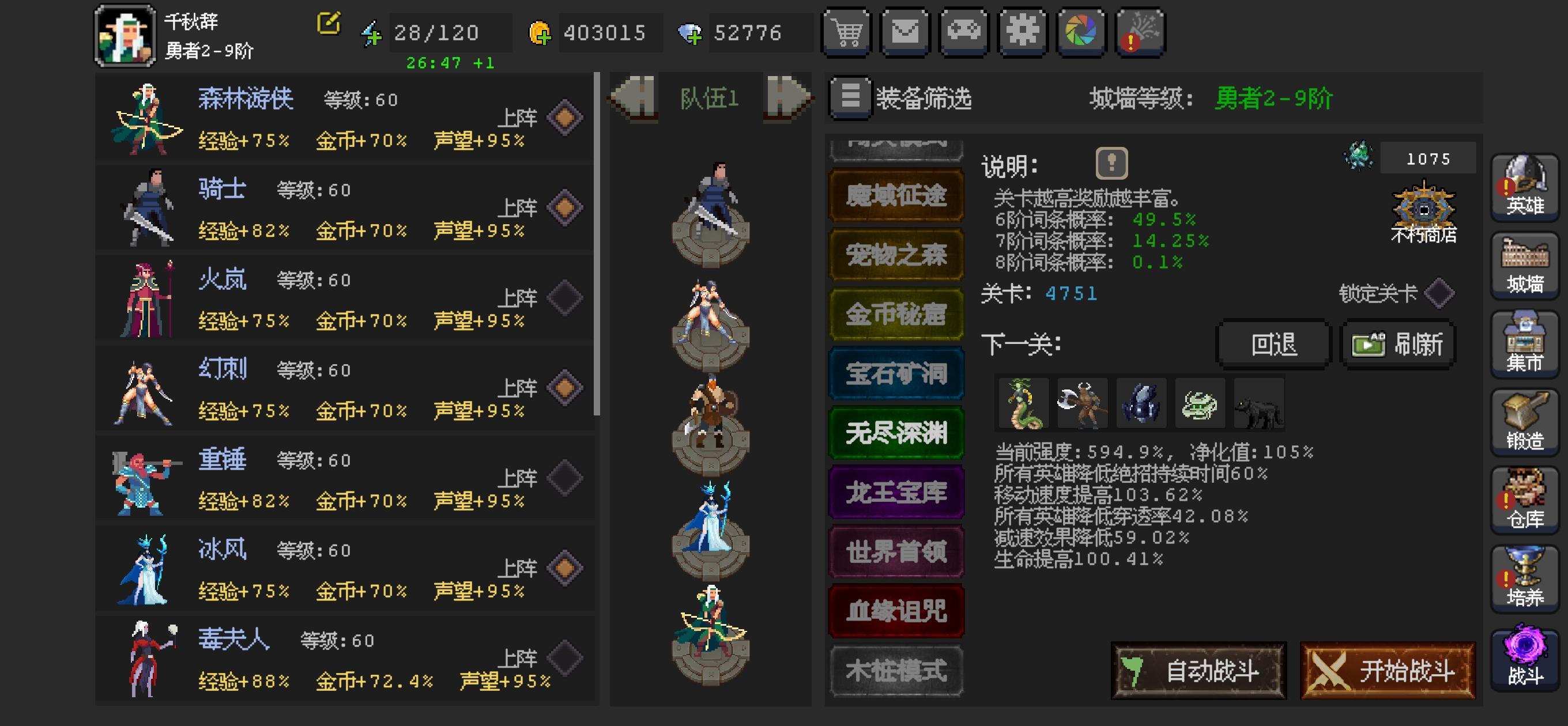Open the settings gear icon
1568x726 pixels.
click(1023, 32)
